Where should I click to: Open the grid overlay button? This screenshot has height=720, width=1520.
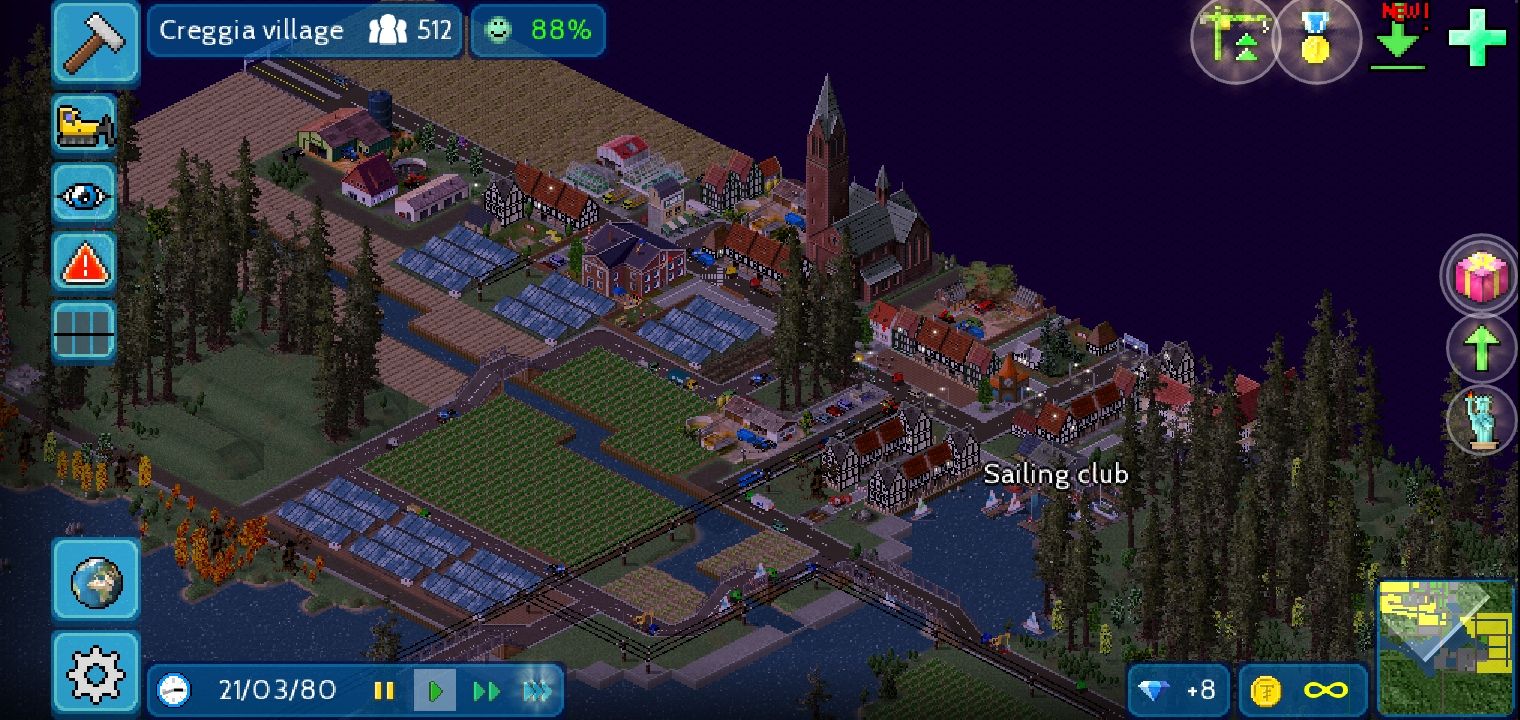pos(85,332)
